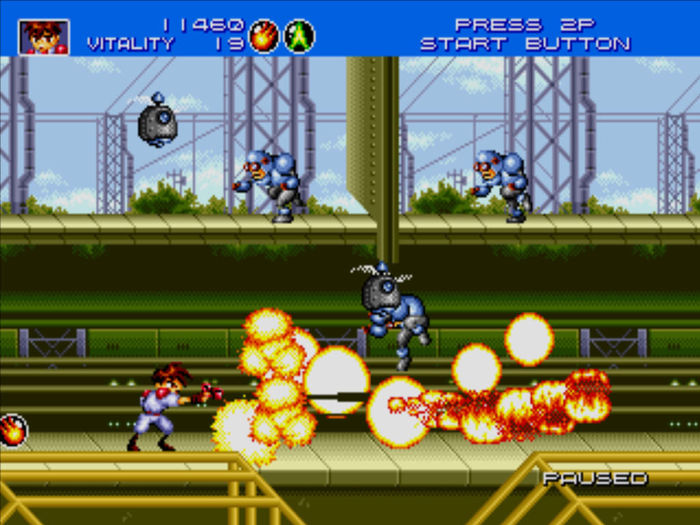The width and height of the screenshot is (700, 525).
Task: Select the fire weapon icon
Action: pos(264,36)
